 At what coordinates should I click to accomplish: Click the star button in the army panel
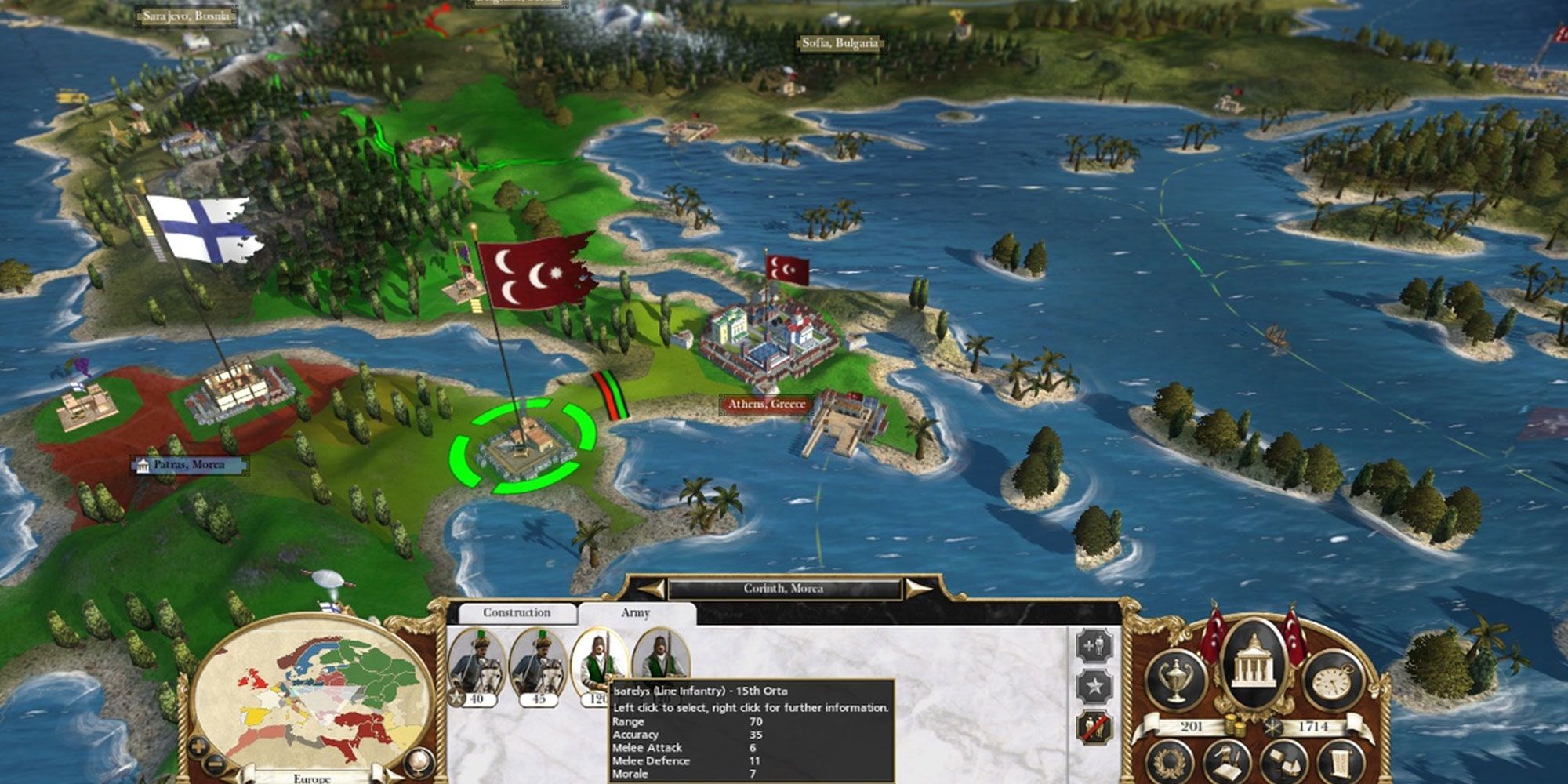pos(1094,688)
